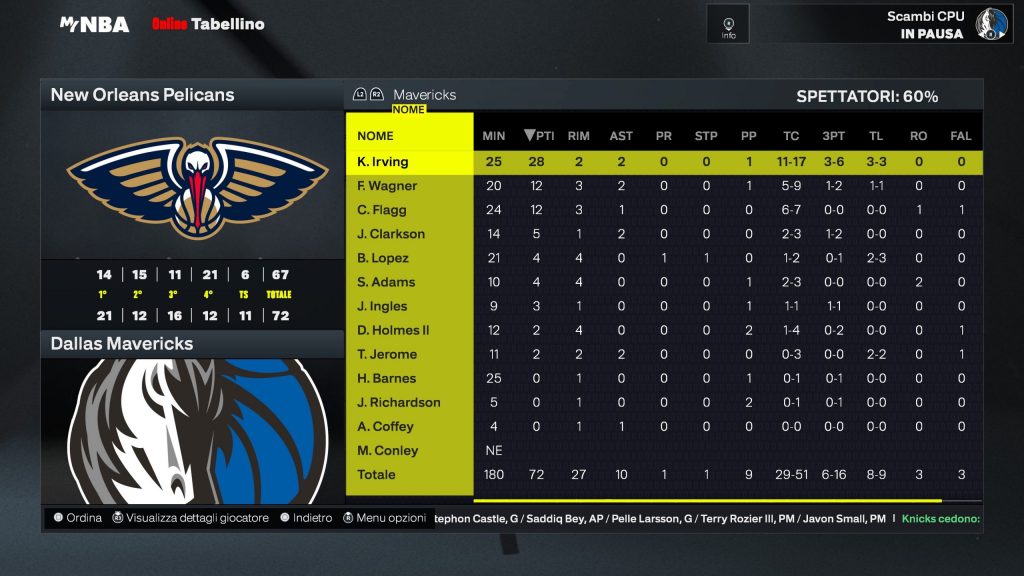Select C. Flagg's stat row

[383, 210]
